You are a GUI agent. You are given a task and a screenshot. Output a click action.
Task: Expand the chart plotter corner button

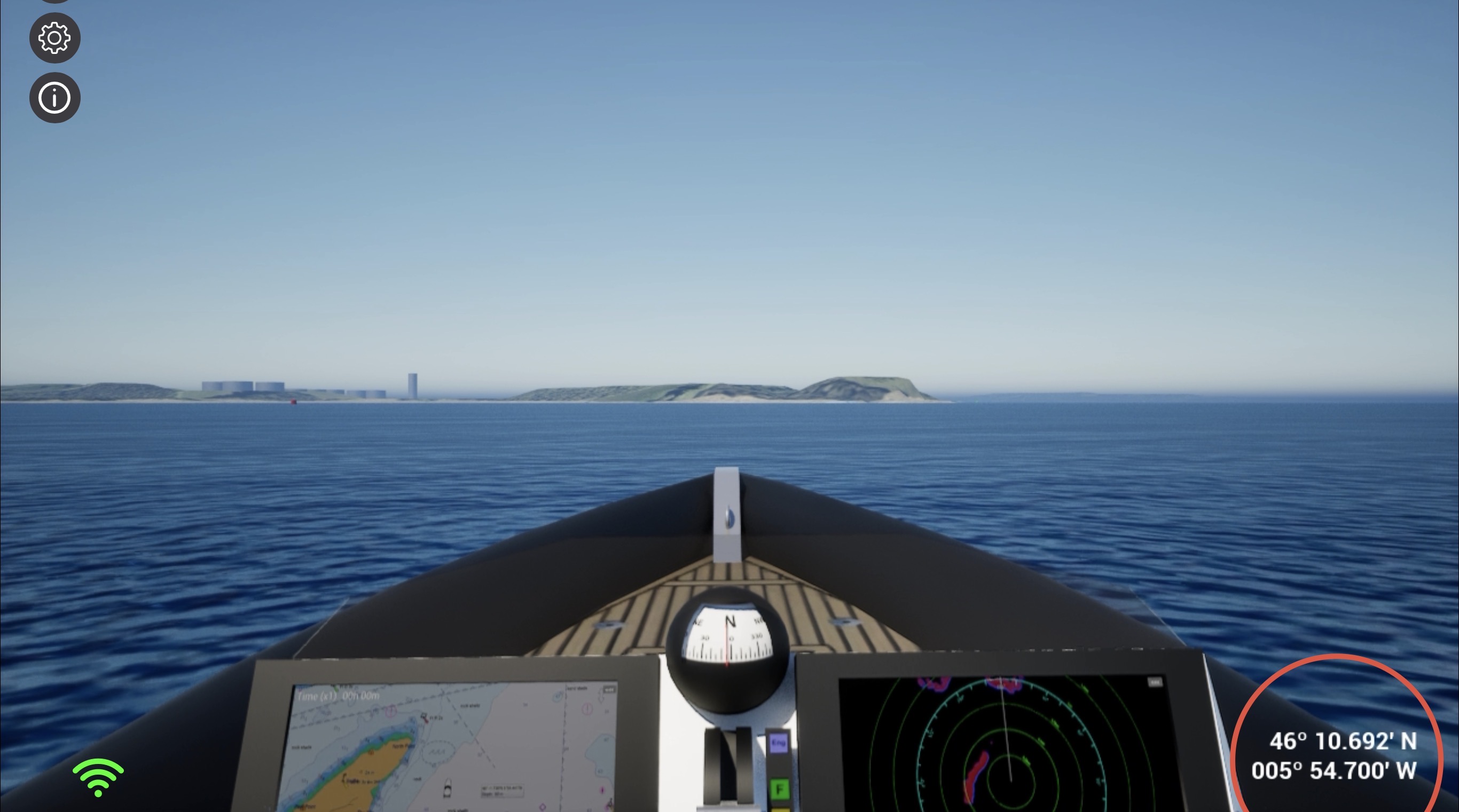tap(609, 689)
